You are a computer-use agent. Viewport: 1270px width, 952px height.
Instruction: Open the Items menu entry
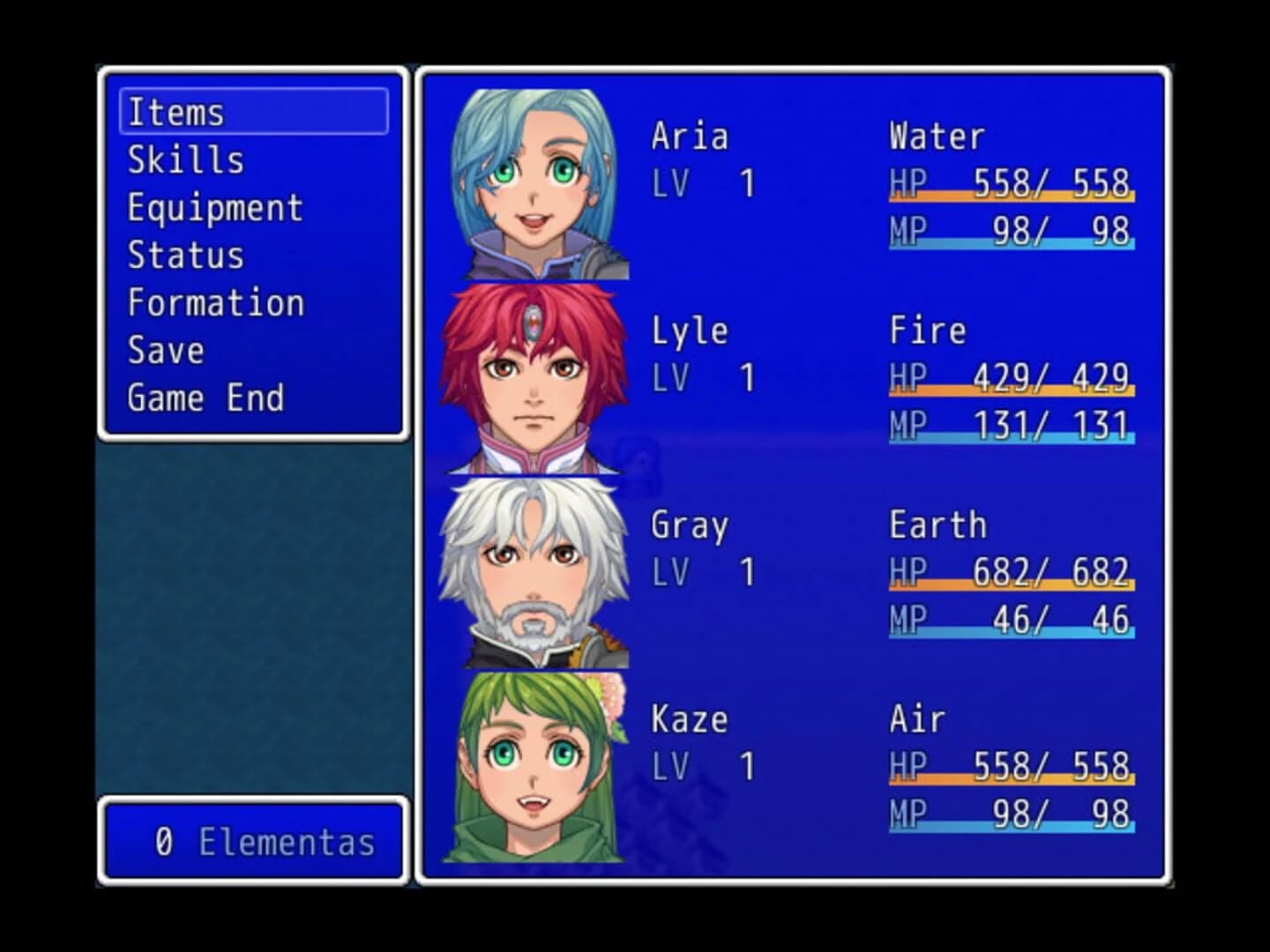[x=176, y=111]
